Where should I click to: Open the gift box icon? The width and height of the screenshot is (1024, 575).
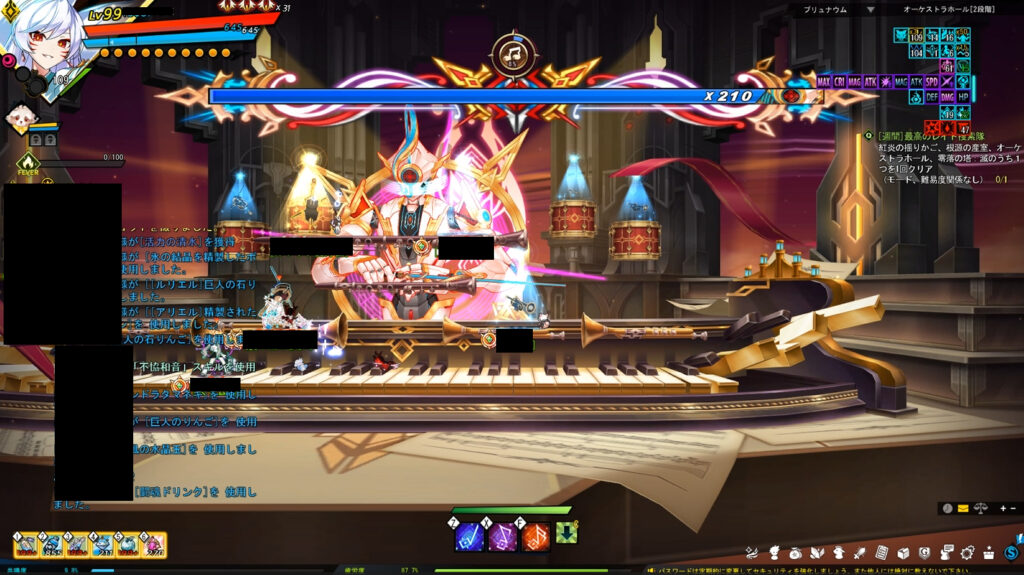point(989,552)
